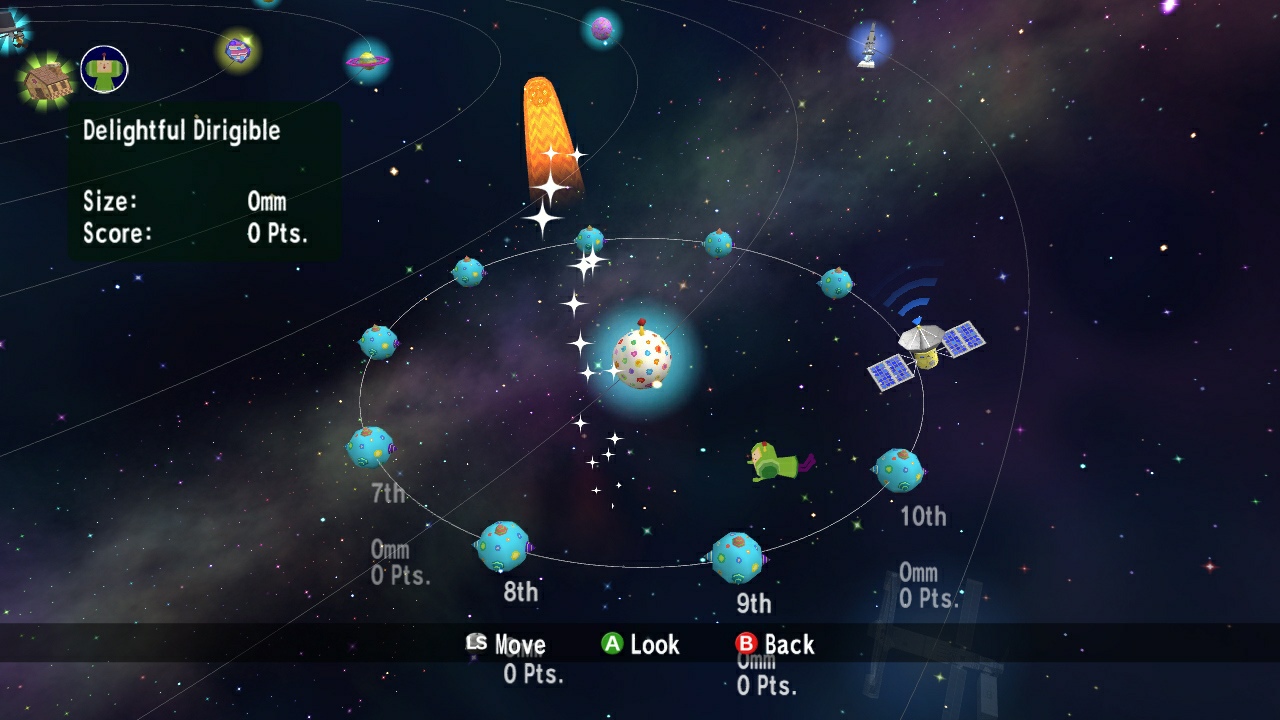Select the Katamari Prince avatar icon
1280x720 pixels.
click(103, 68)
